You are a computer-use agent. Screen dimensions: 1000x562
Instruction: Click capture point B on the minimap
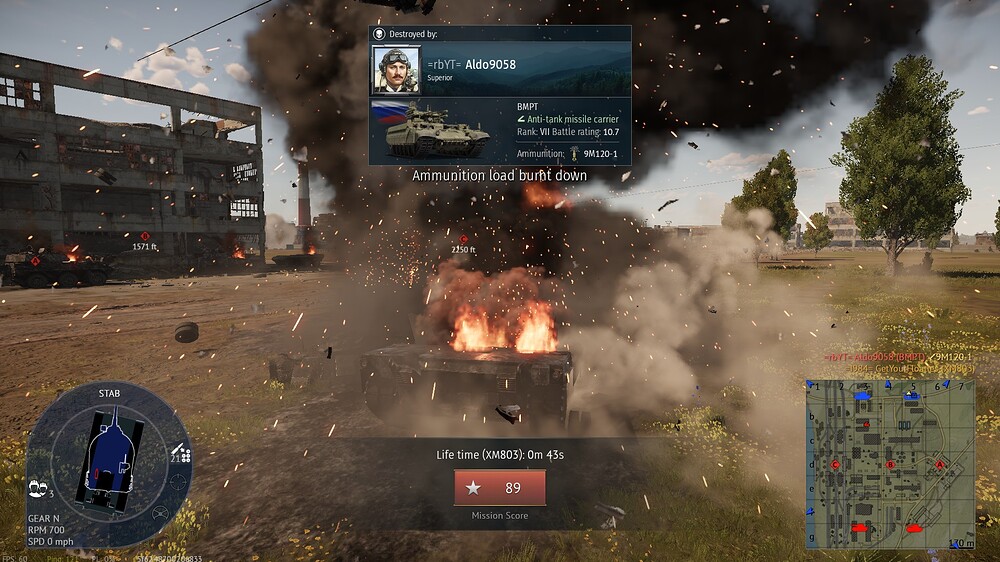coord(890,464)
